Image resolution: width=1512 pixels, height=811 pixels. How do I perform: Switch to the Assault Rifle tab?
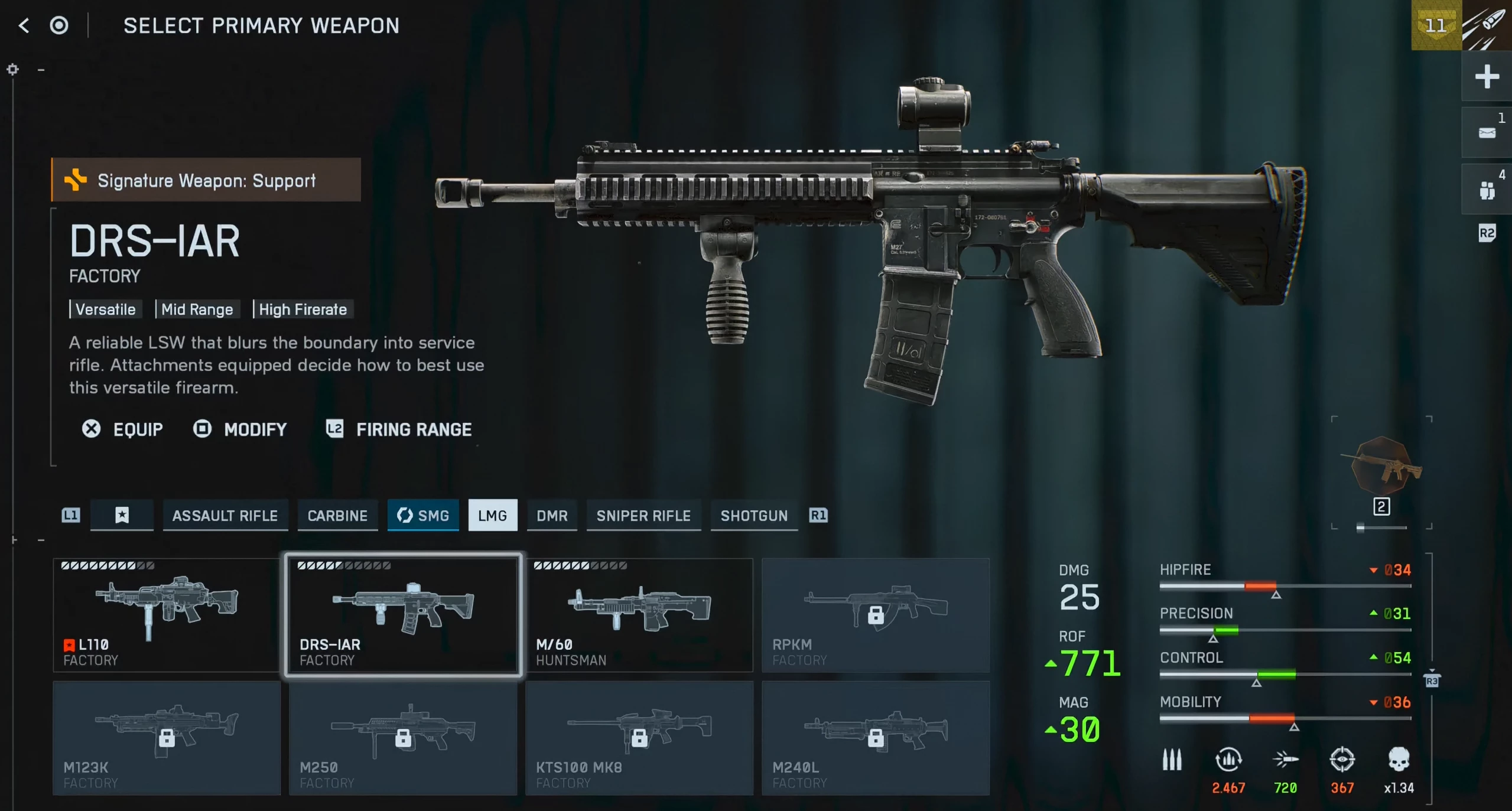(x=225, y=516)
